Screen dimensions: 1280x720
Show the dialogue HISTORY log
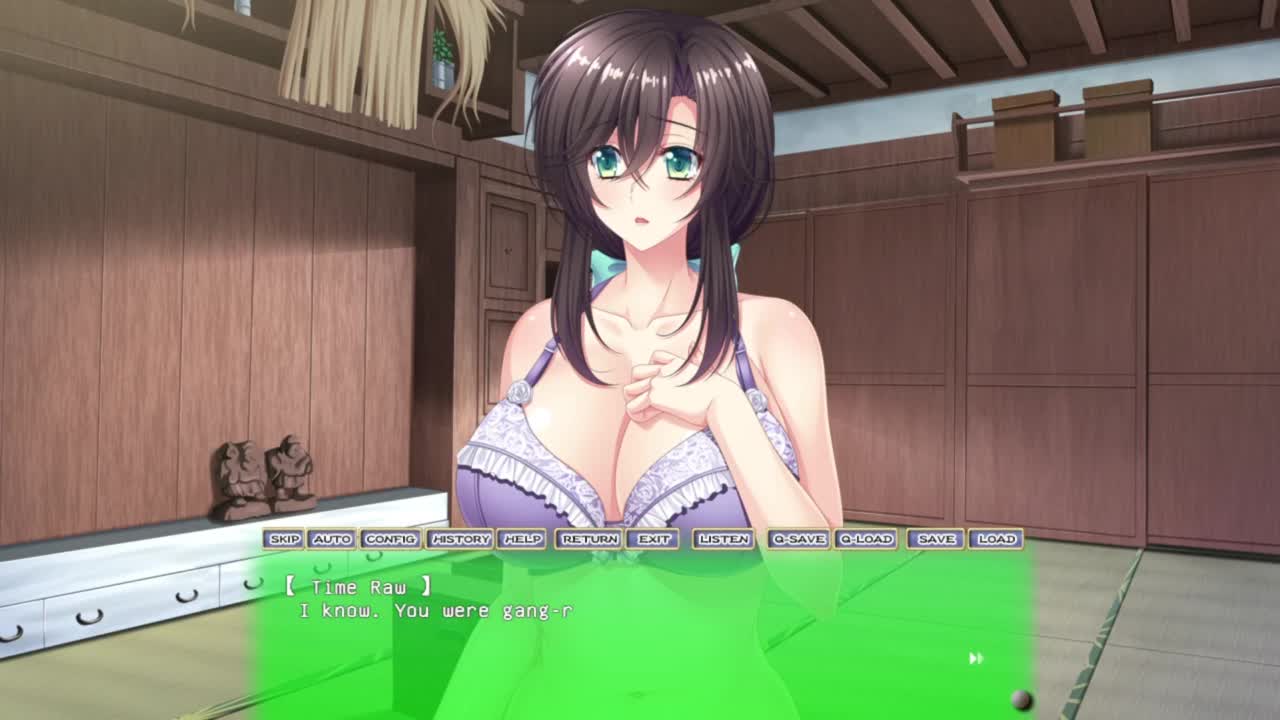coord(460,539)
